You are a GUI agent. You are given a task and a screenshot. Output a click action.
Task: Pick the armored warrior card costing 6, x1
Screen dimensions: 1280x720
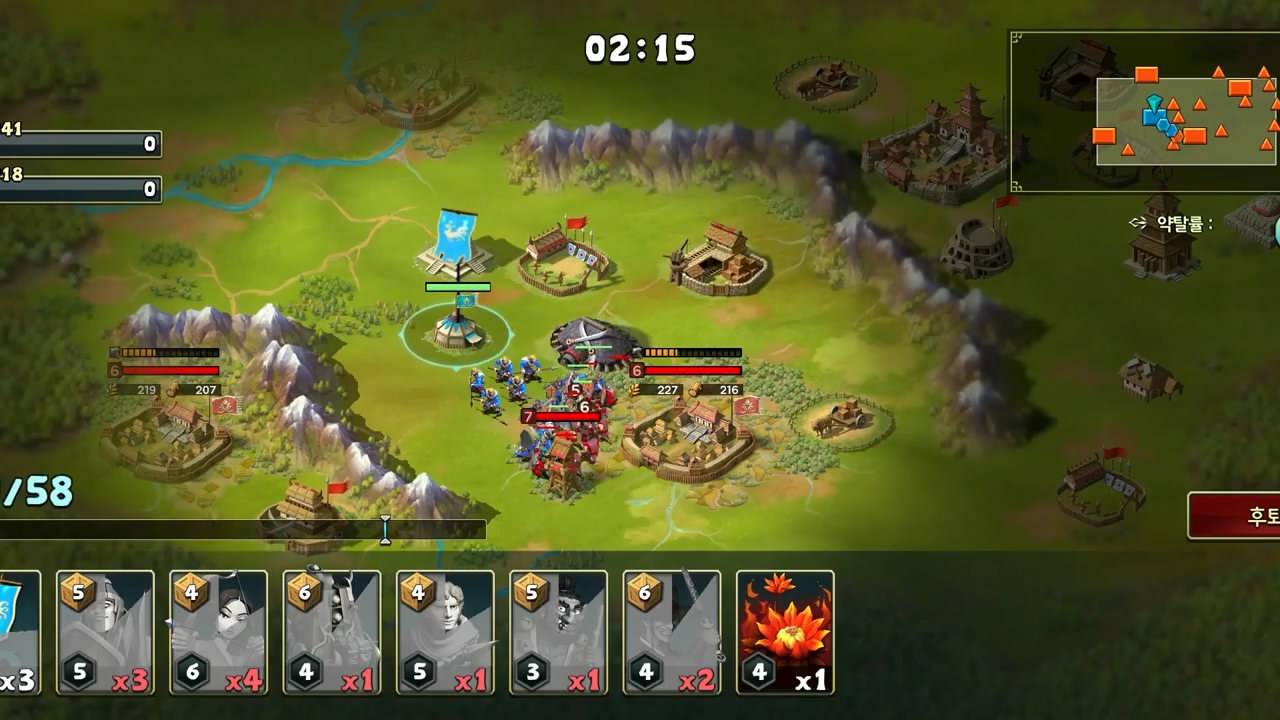(x=332, y=632)
